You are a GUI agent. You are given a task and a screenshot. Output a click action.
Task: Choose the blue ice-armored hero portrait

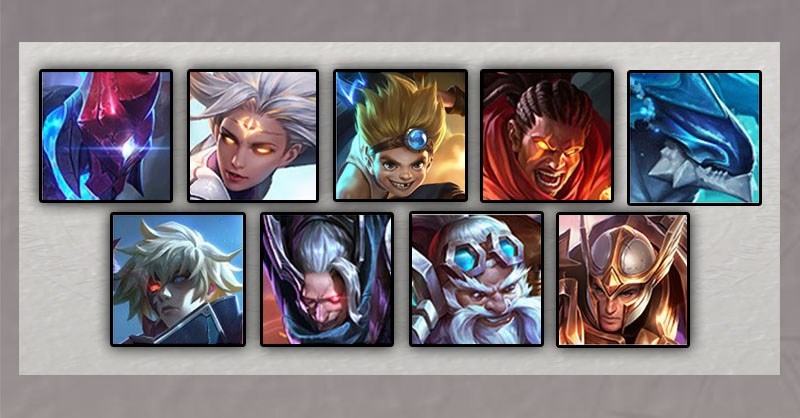pyautogui.click(x=694, y=136)
